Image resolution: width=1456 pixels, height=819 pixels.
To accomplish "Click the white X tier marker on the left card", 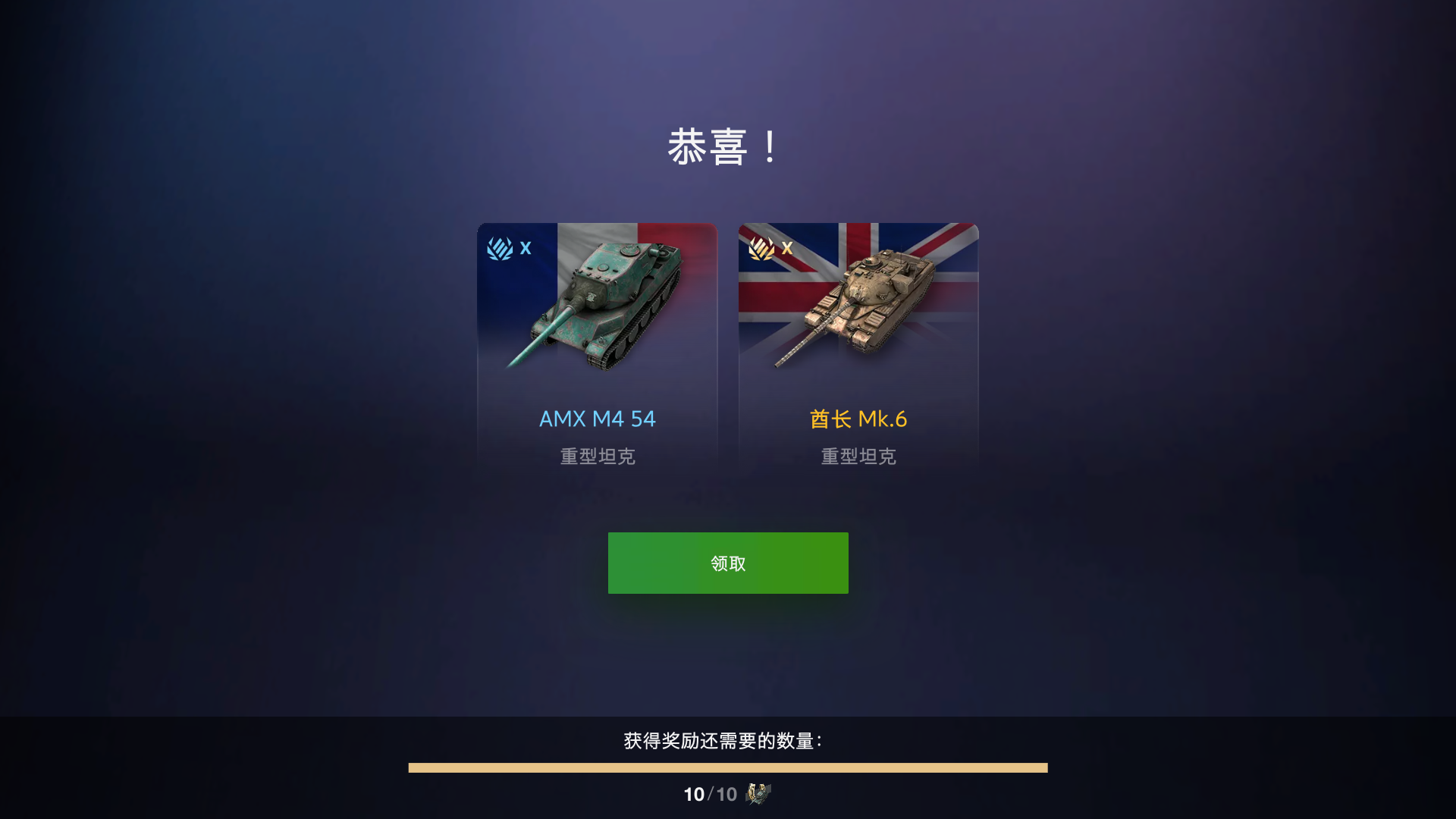I will pyautogui.click(x=525, y=247).
